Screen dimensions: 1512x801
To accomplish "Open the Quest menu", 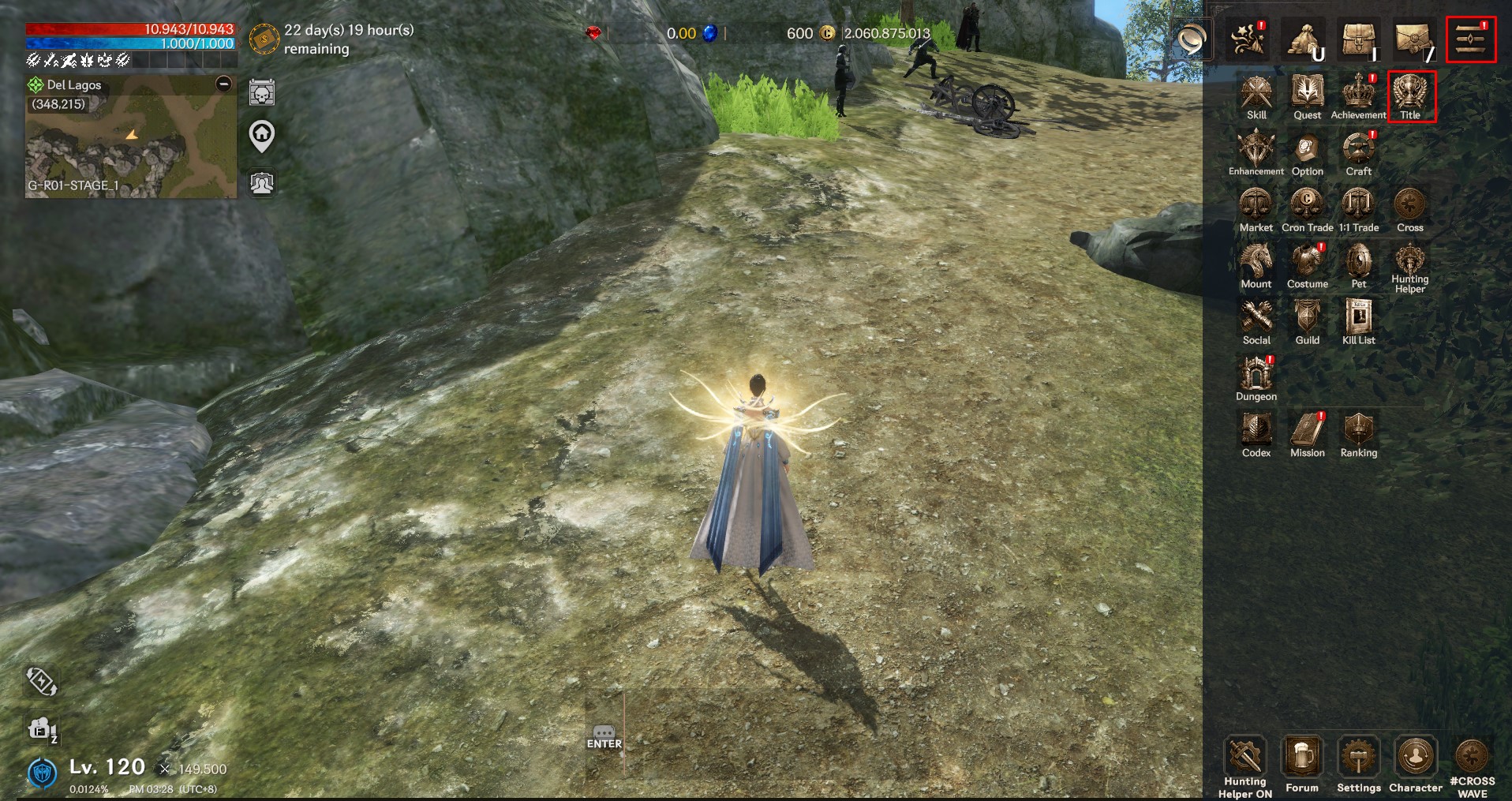I will point(1307,95).
